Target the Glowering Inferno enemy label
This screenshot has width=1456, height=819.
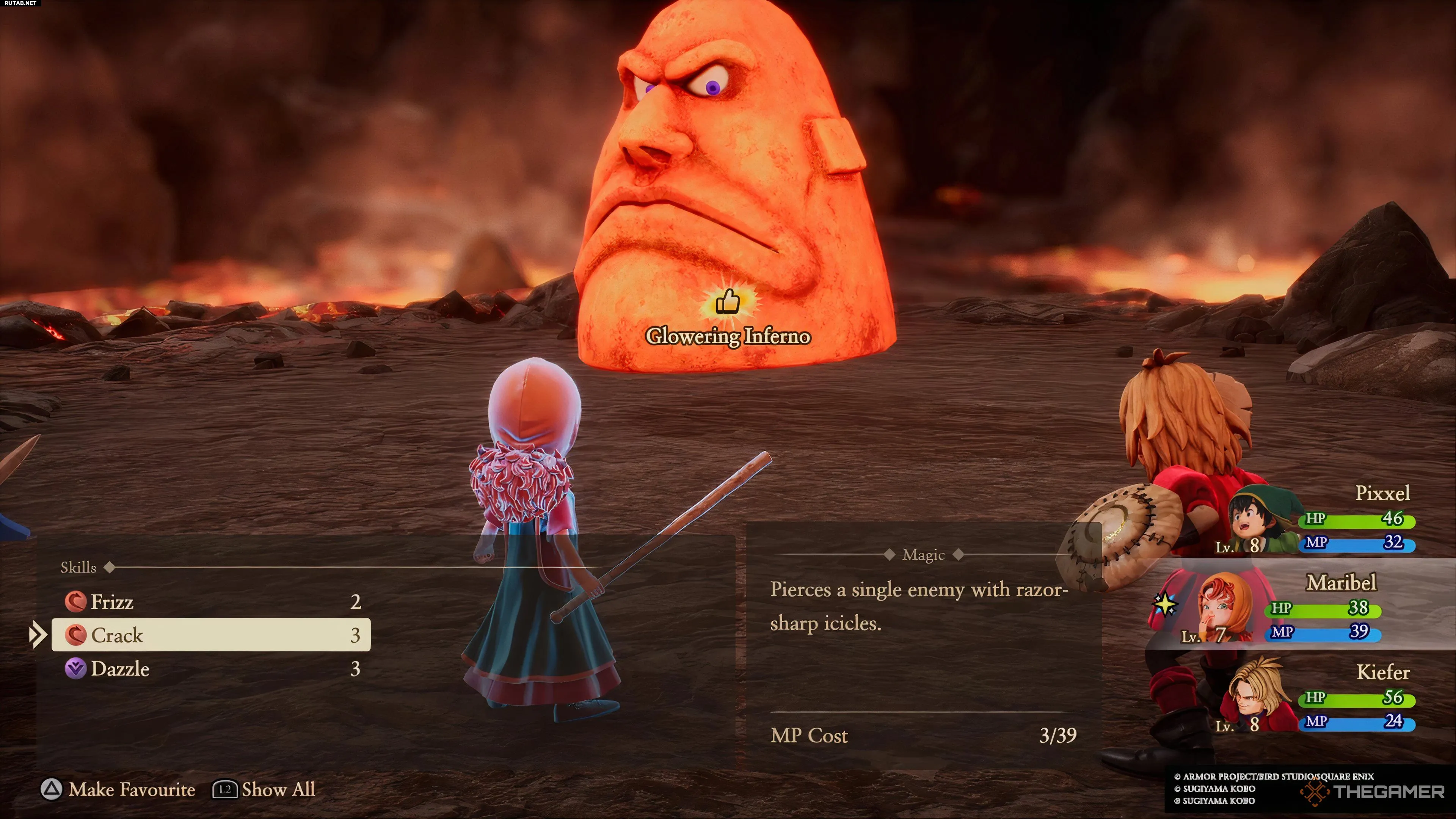click(x=728, y=336)
